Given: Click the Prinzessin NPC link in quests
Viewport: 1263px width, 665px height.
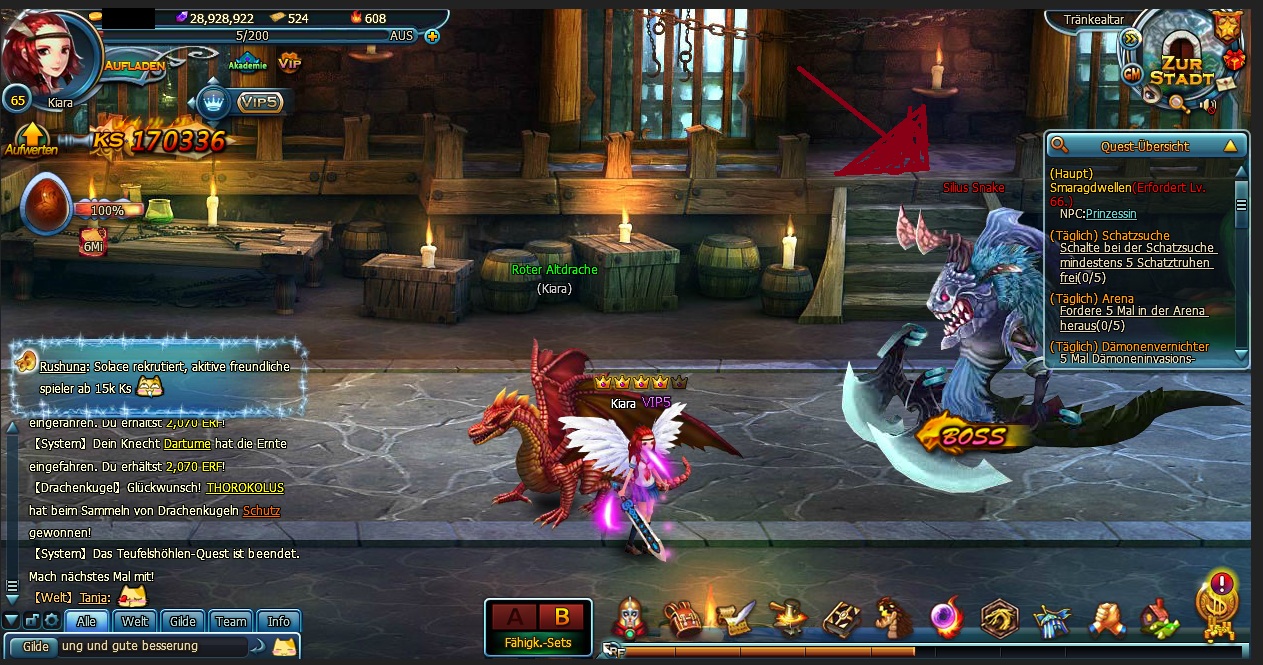Looking at the screenshot, I should click(1111, 214).
